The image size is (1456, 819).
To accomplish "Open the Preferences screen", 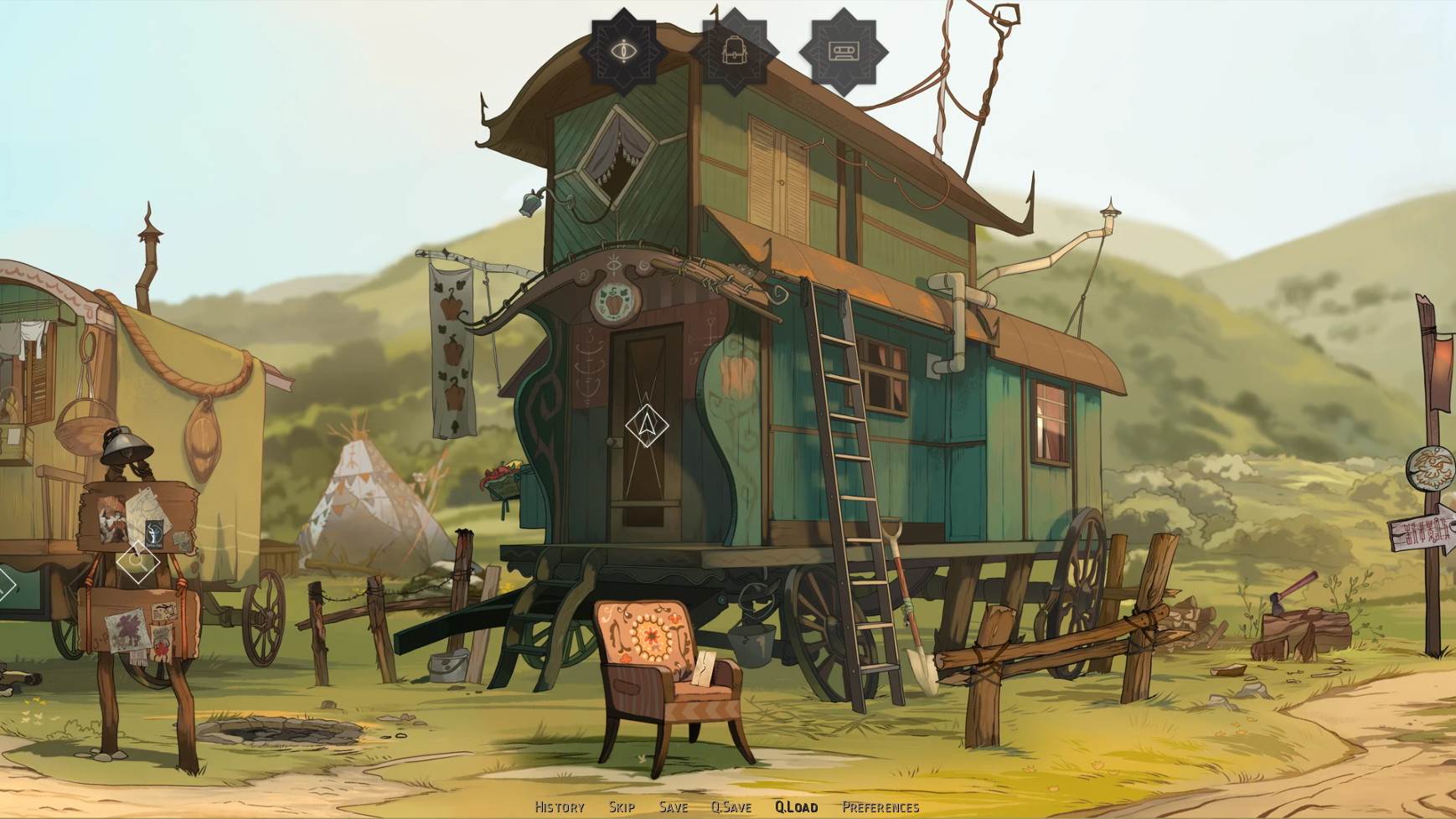I will [x=880, y=806].
